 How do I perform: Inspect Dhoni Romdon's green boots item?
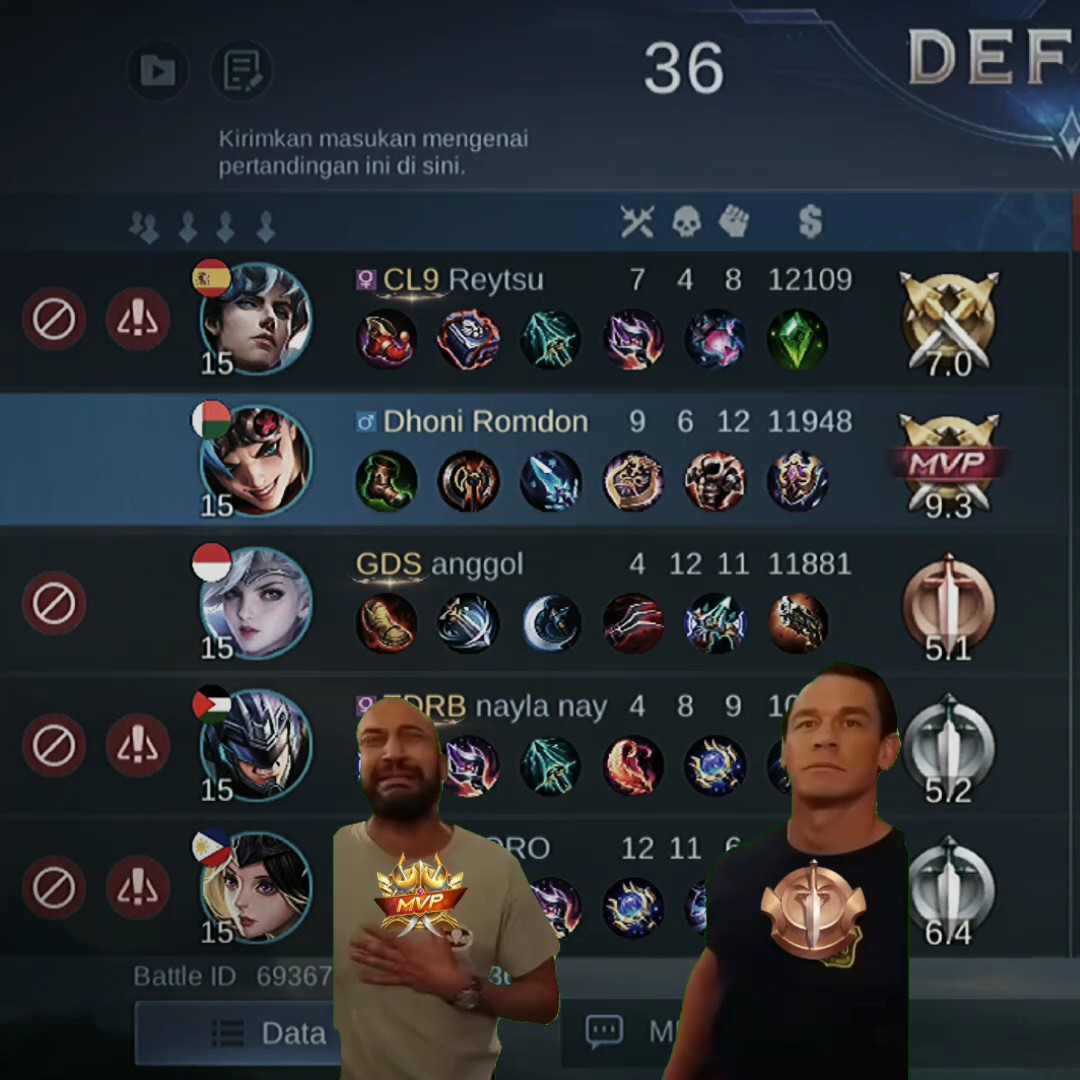click(x=386, y=481)
